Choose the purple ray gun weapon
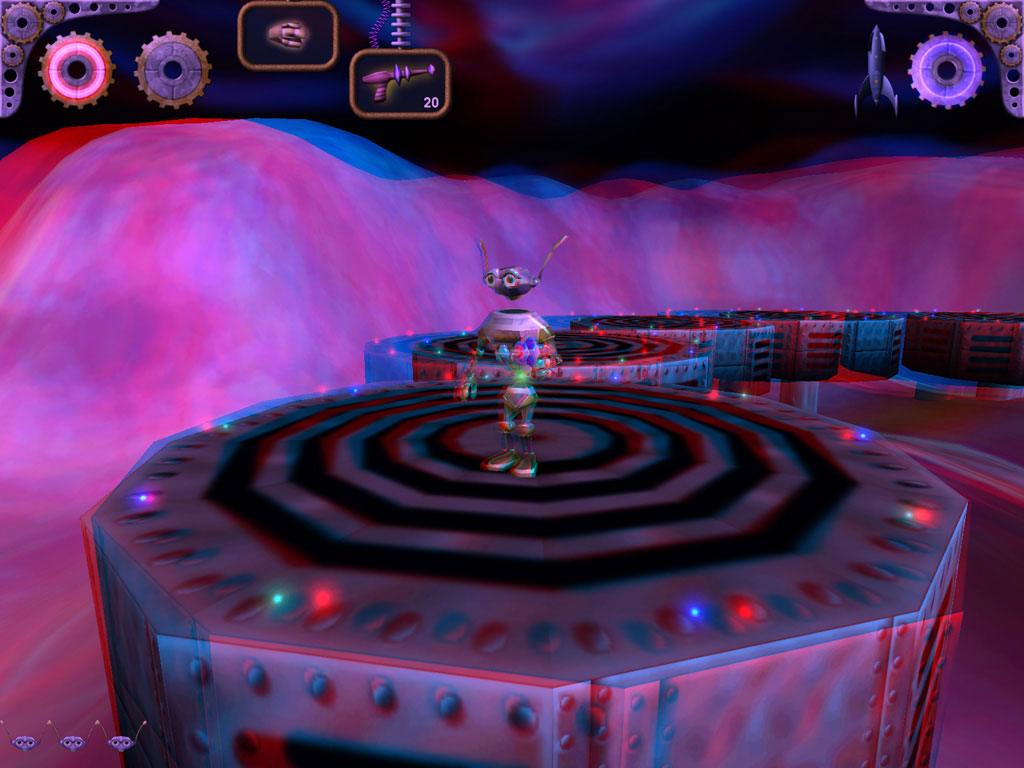 [x=399, y=82]
